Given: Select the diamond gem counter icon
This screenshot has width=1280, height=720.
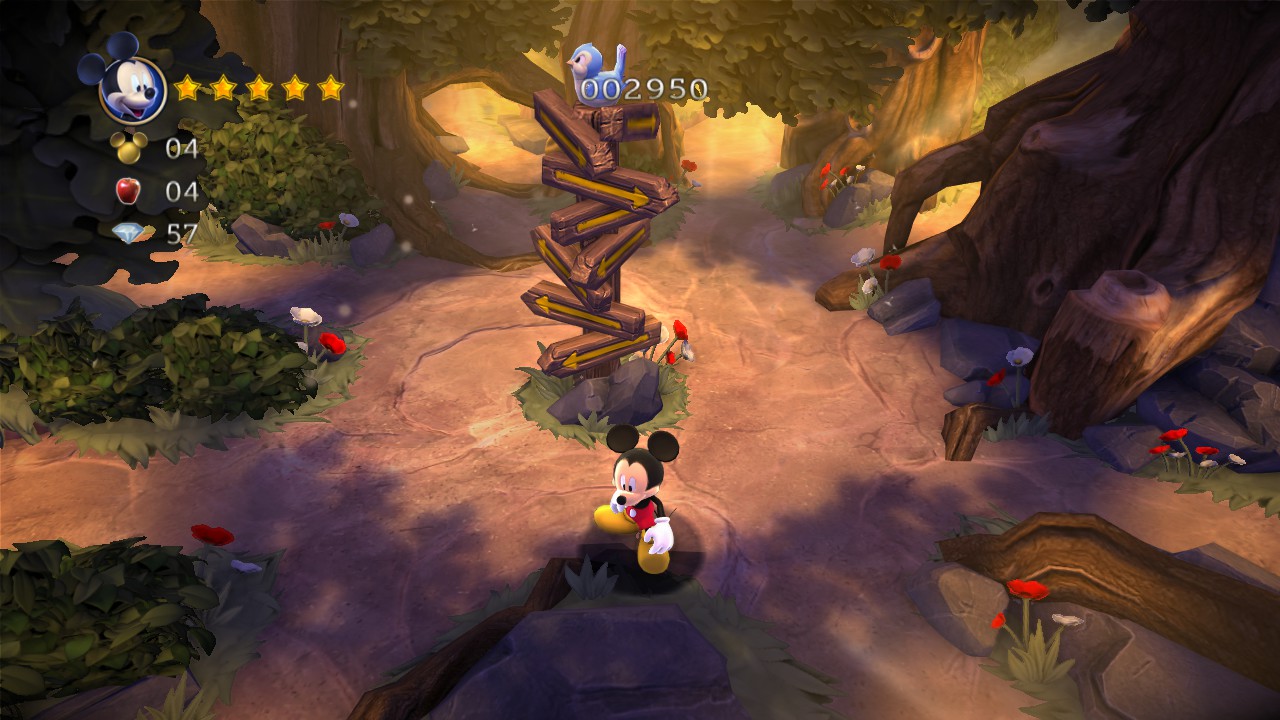Looking at the screenshot, I should tap(128, 233).
